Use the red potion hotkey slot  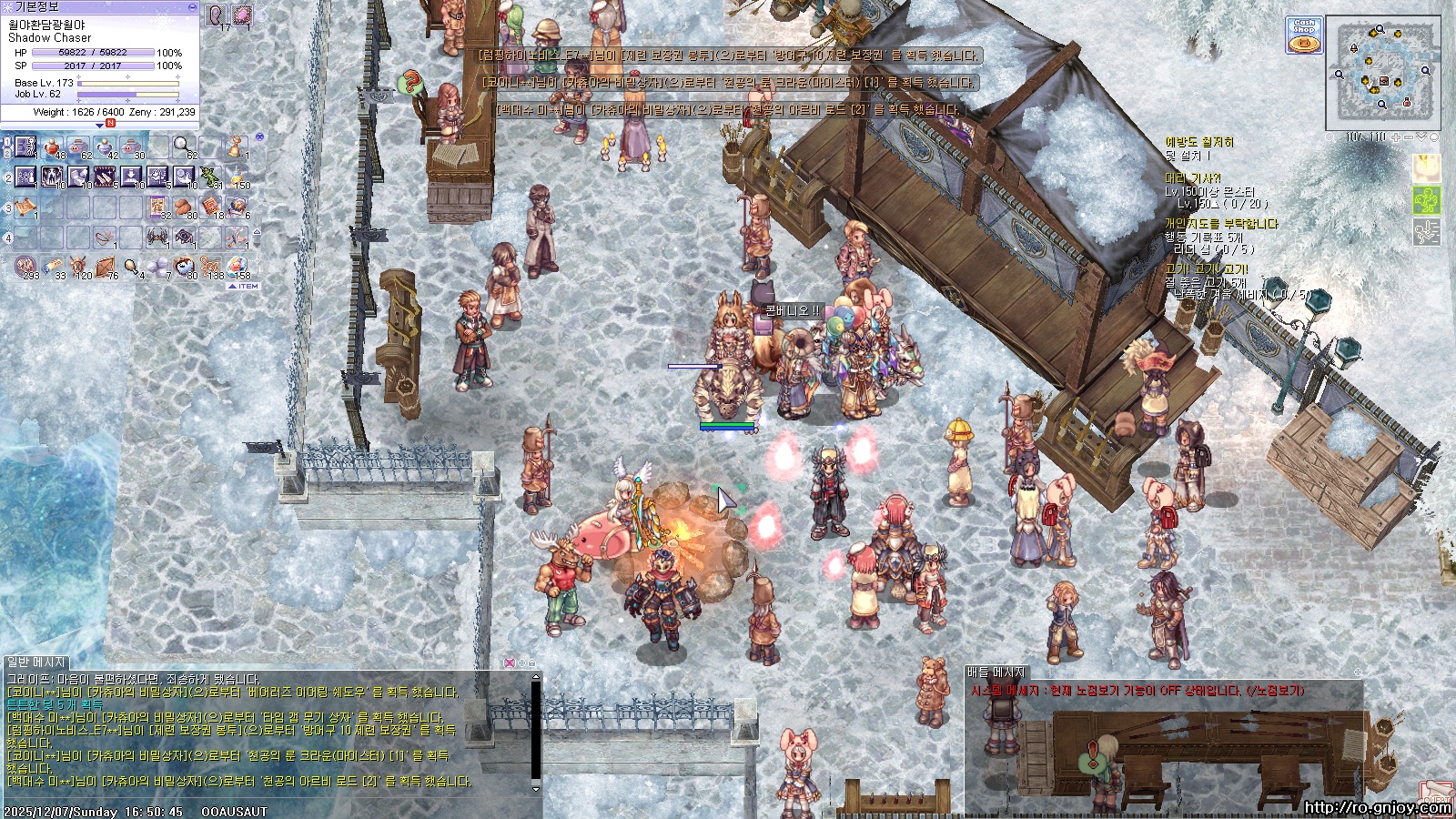coord(54,147)
